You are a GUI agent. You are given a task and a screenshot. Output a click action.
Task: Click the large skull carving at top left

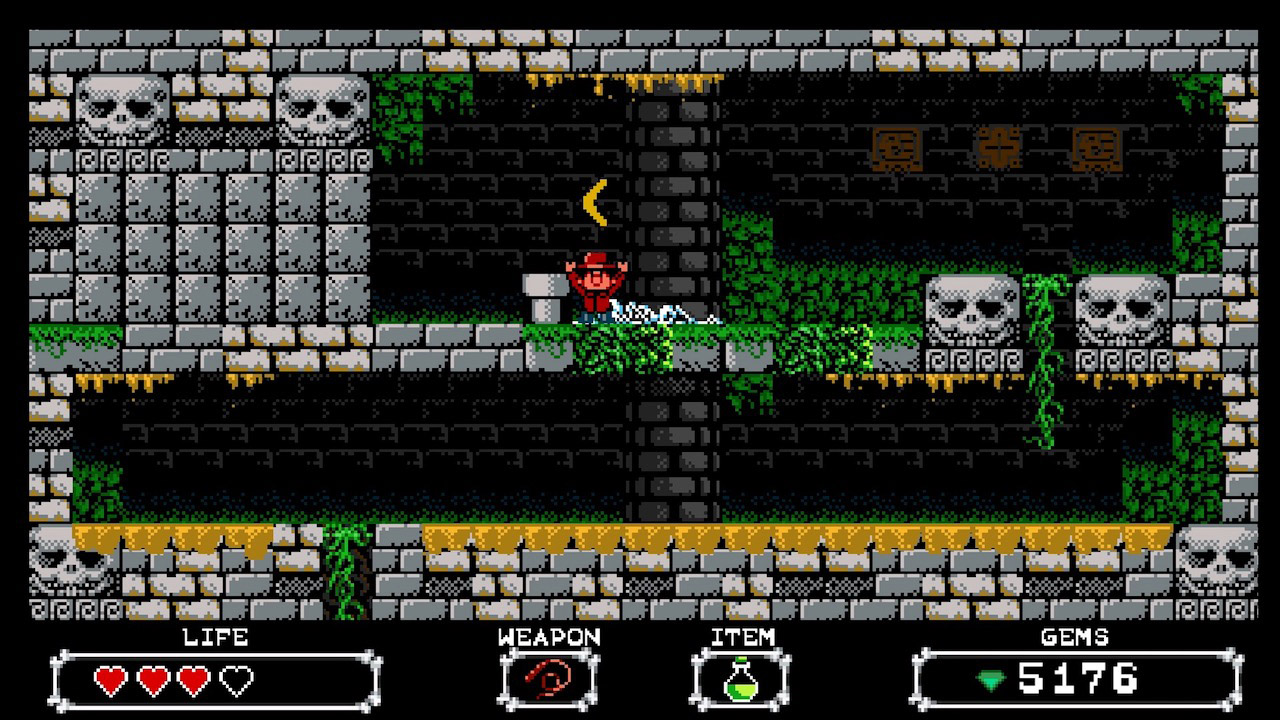coord(120,110)
